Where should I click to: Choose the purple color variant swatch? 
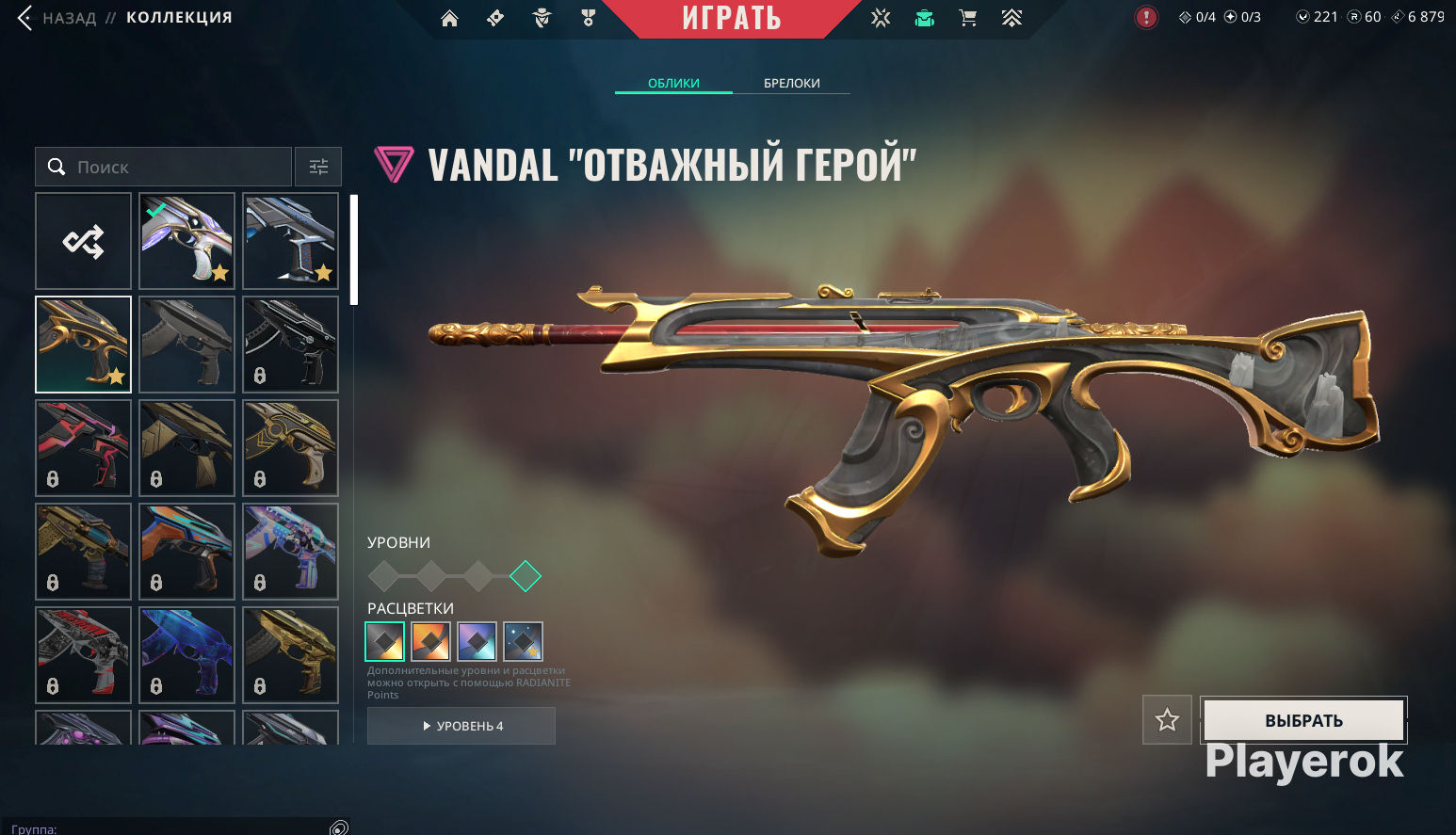click(477, 642)
